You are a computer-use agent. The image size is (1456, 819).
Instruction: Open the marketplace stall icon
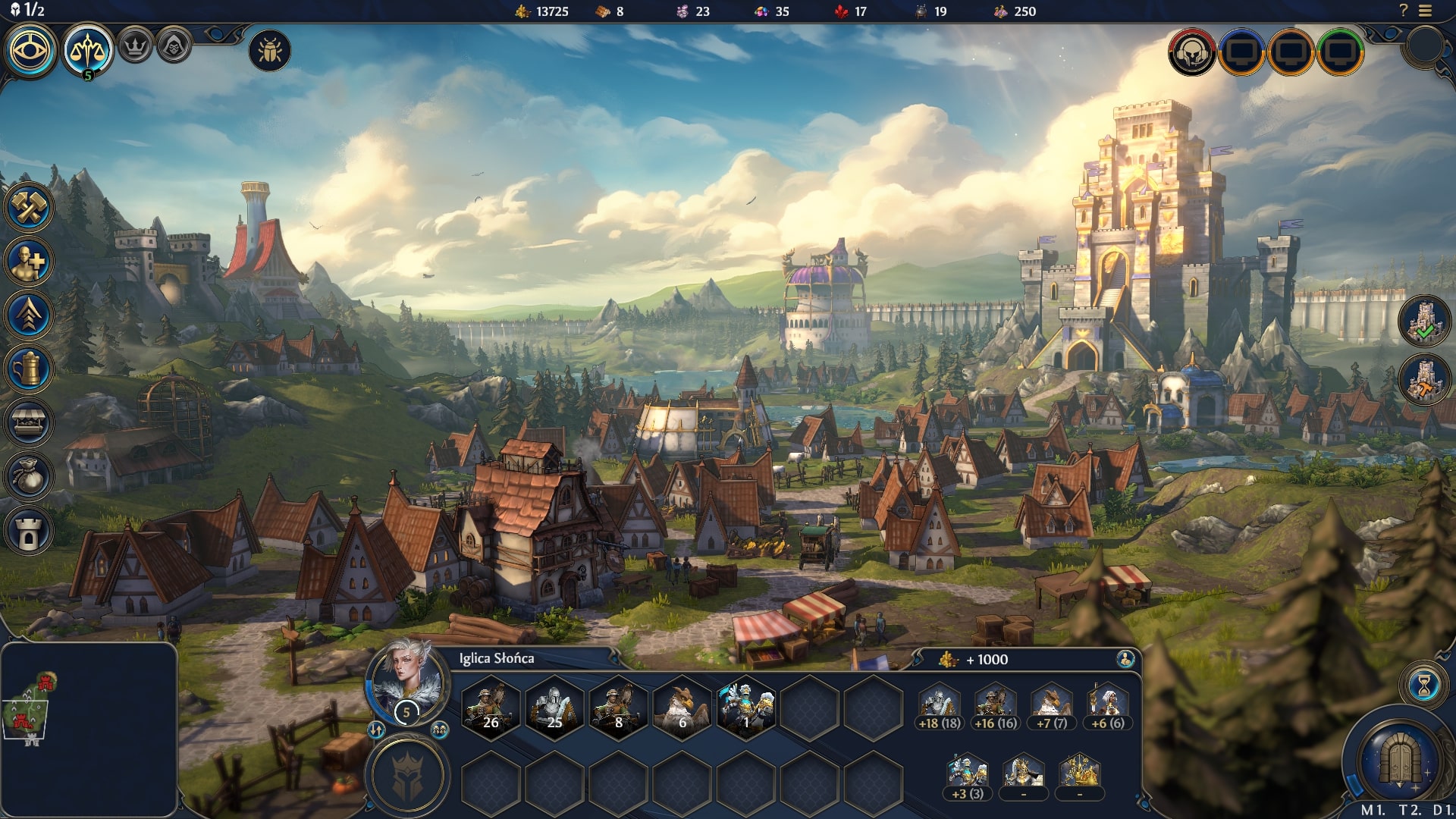(x=29, y=423)
